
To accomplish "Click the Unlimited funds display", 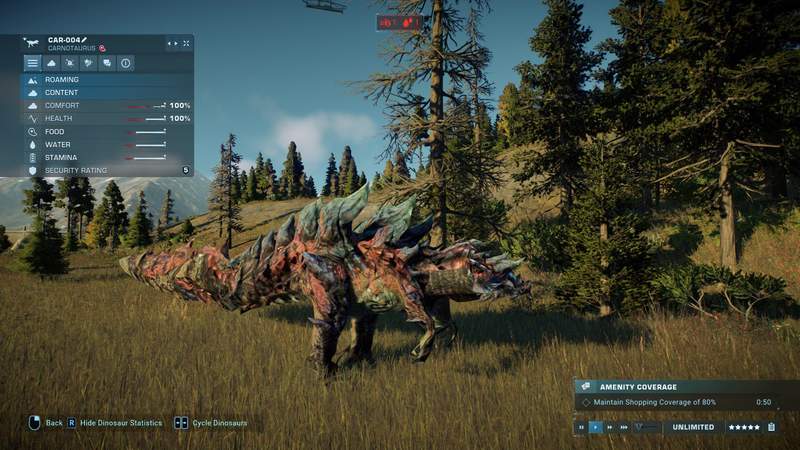I will coord(693,427).
